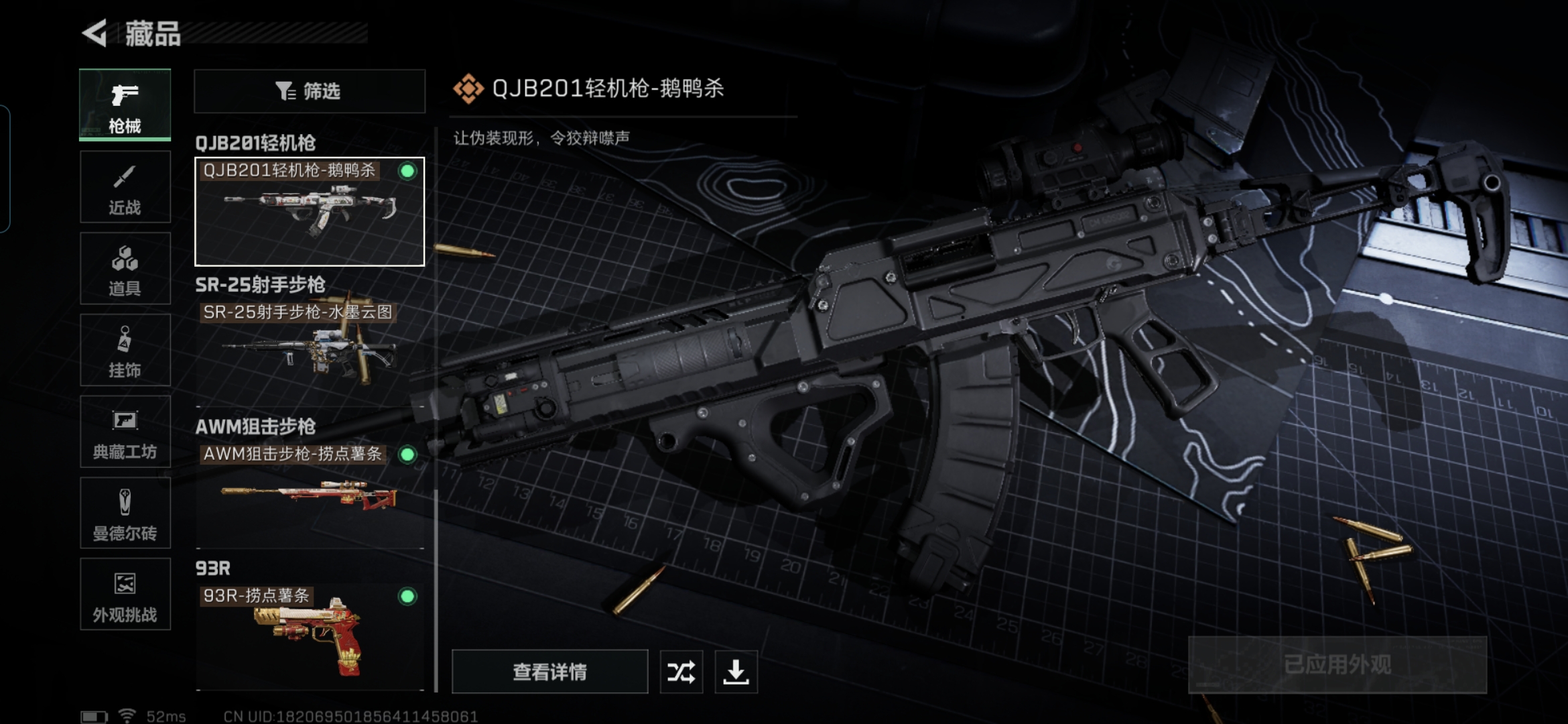Open the 近战 melee category
Screen dimensions: 1568x724
click(125, 187)
